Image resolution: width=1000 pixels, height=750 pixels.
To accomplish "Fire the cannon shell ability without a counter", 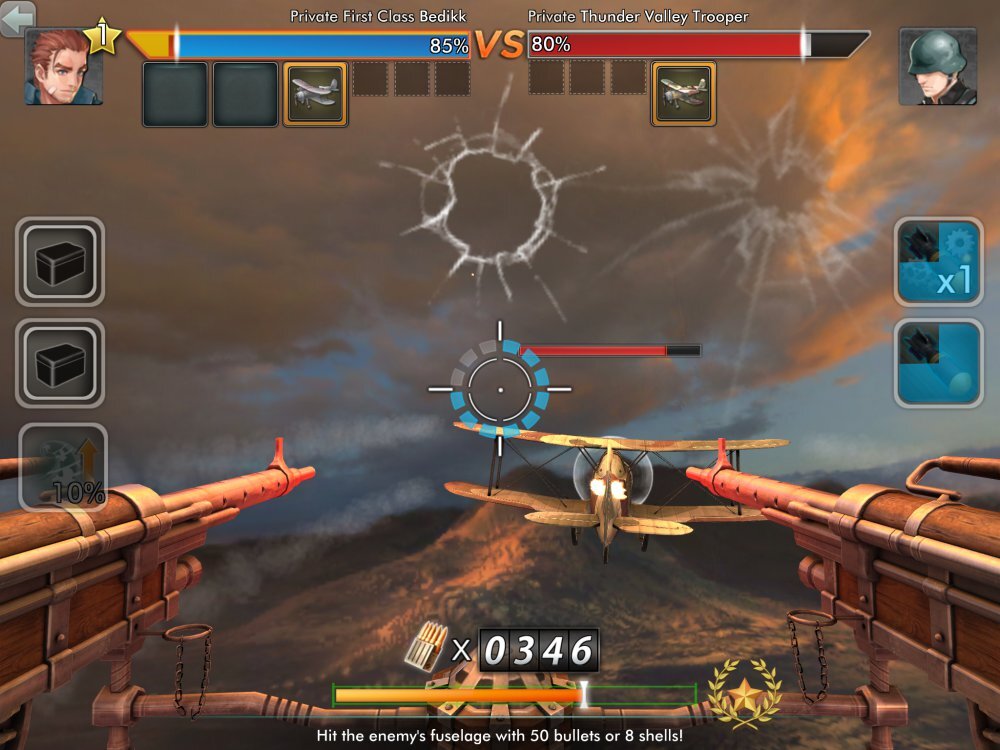I will click(x=938, y=363).
